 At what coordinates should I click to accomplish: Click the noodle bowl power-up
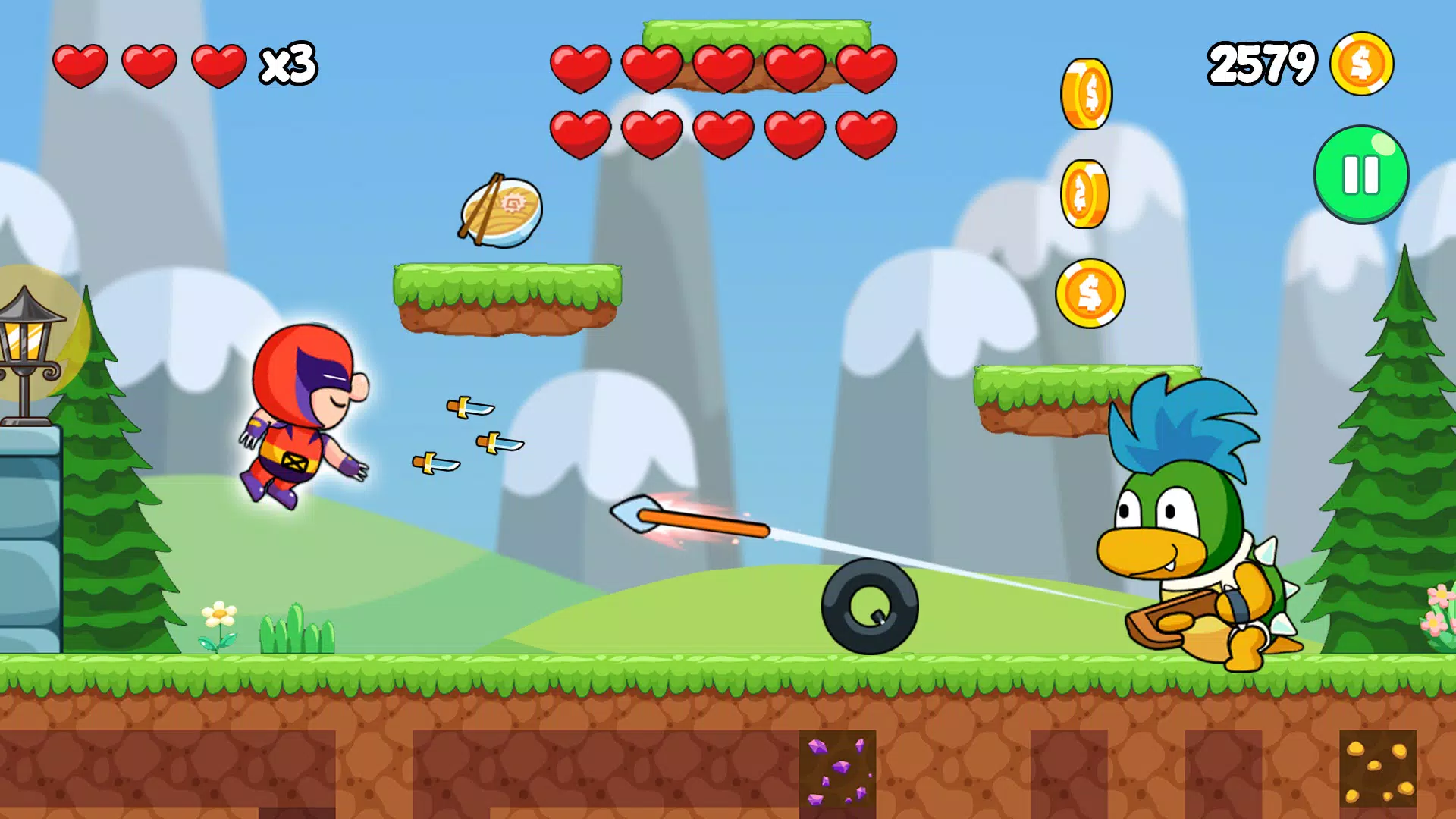point(502,211)
